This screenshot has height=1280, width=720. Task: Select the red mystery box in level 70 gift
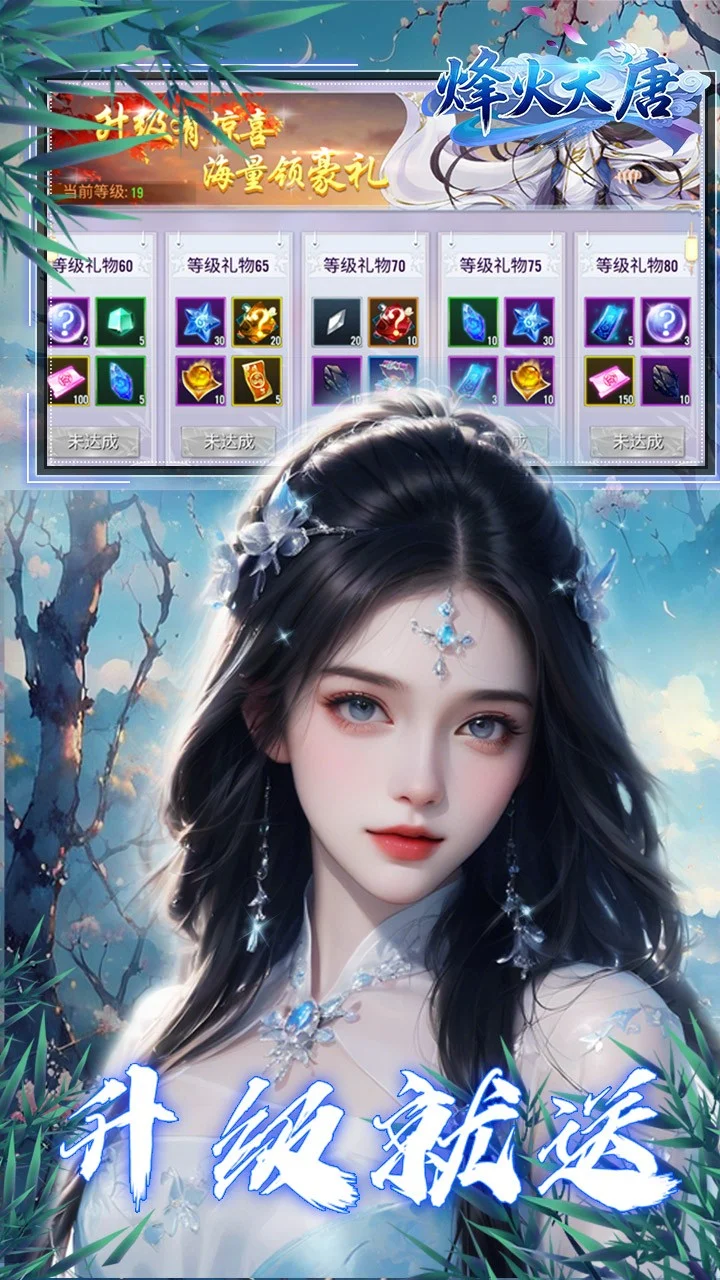392,322
